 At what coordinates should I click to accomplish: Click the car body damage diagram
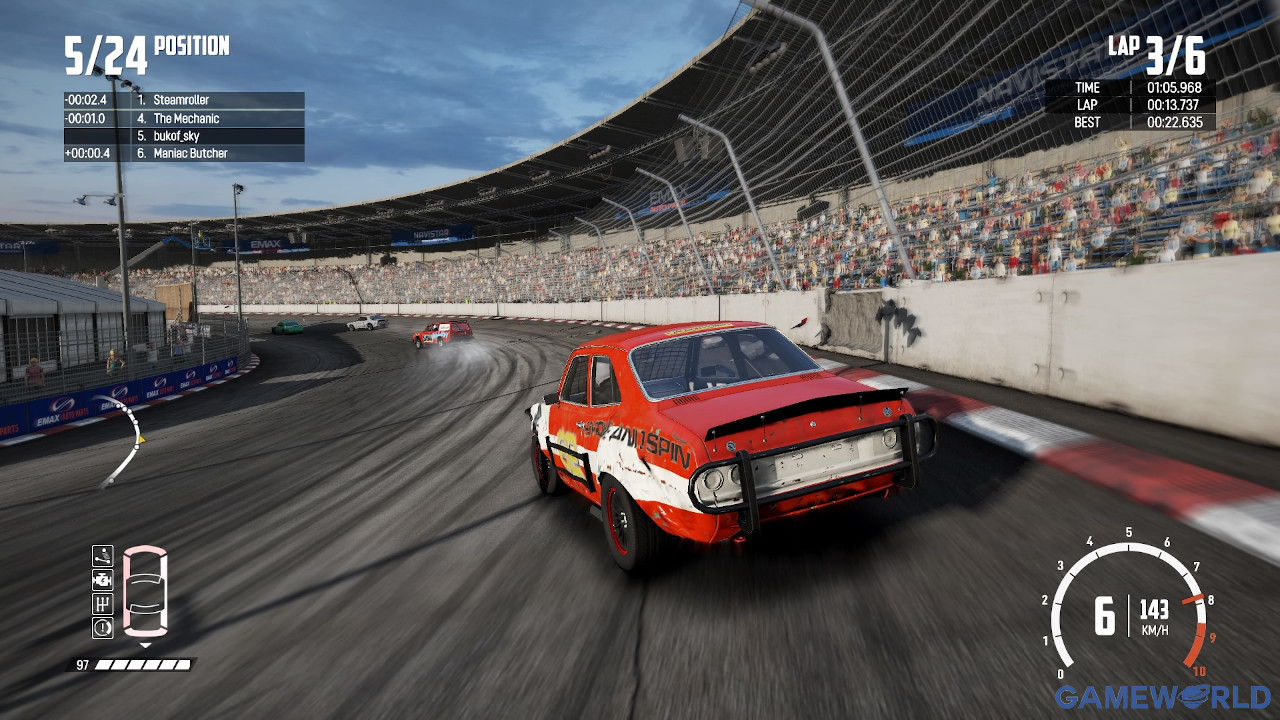point(146,592)
